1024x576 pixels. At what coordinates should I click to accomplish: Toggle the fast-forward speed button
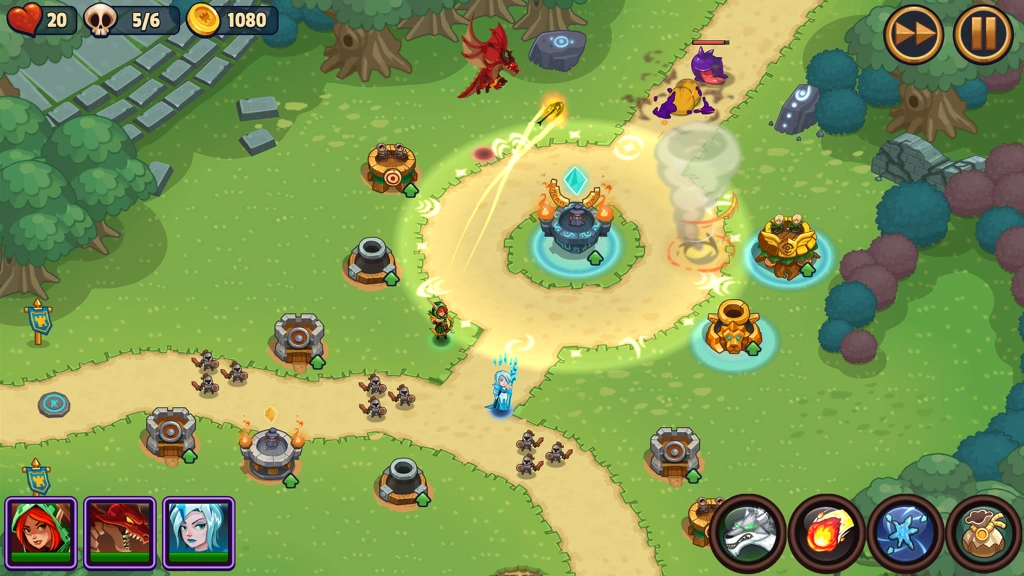(x=914, y=35)
